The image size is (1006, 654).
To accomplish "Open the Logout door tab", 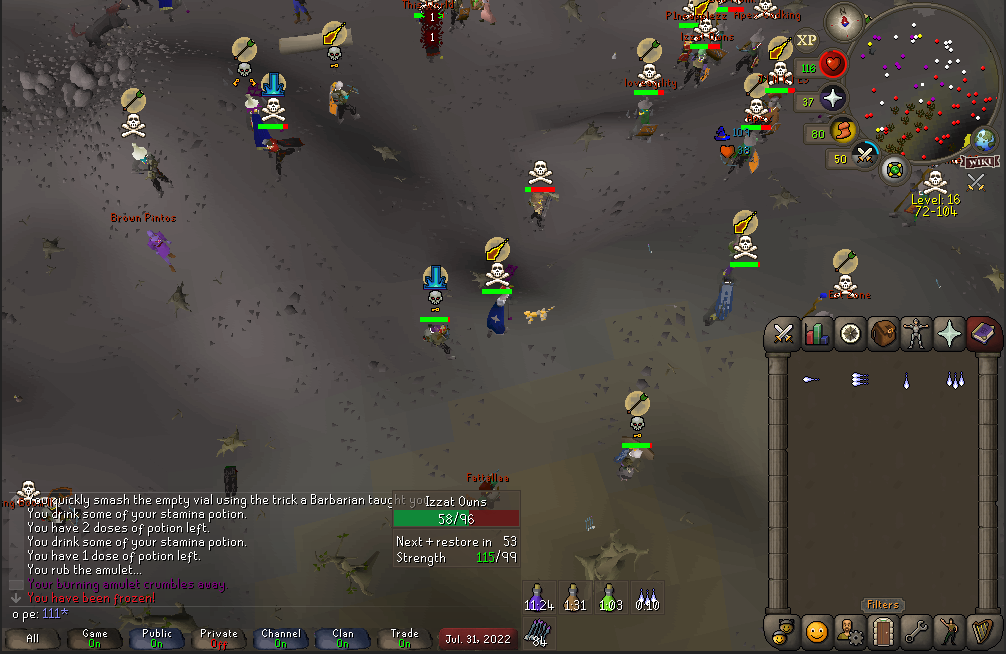I will click(883, 631).
